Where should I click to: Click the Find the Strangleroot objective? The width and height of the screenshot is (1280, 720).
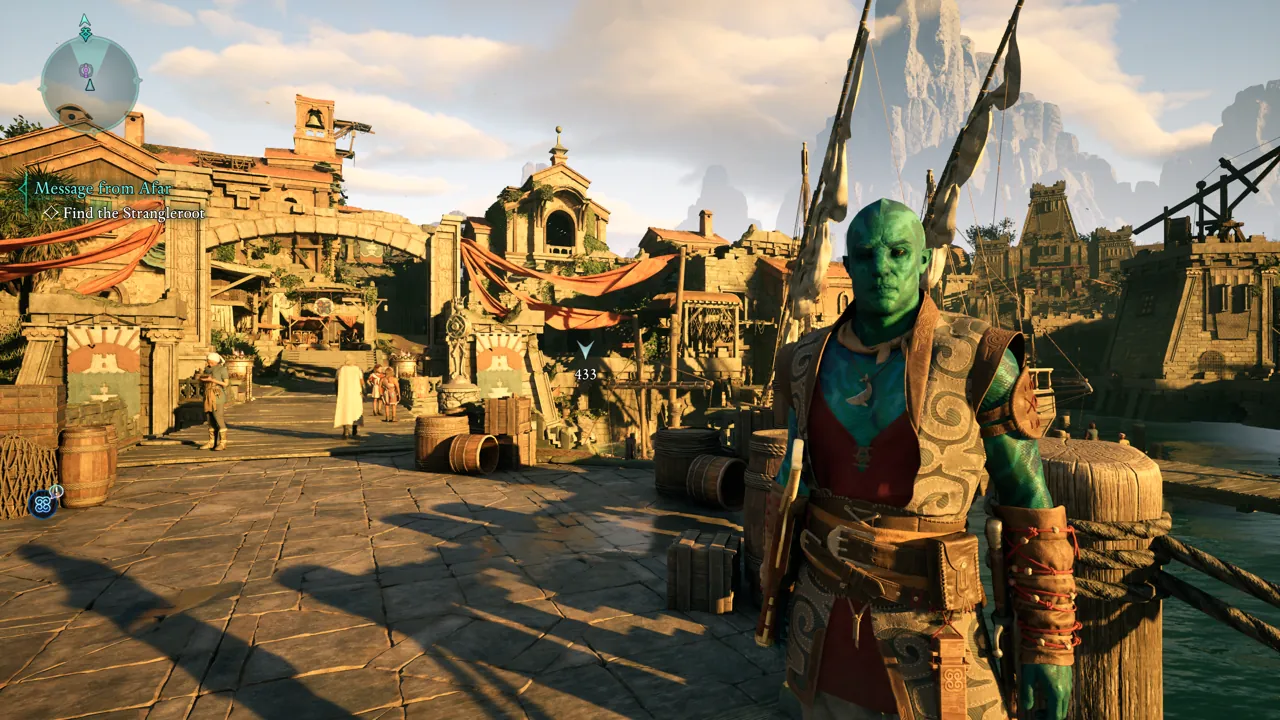coord(133,213)
